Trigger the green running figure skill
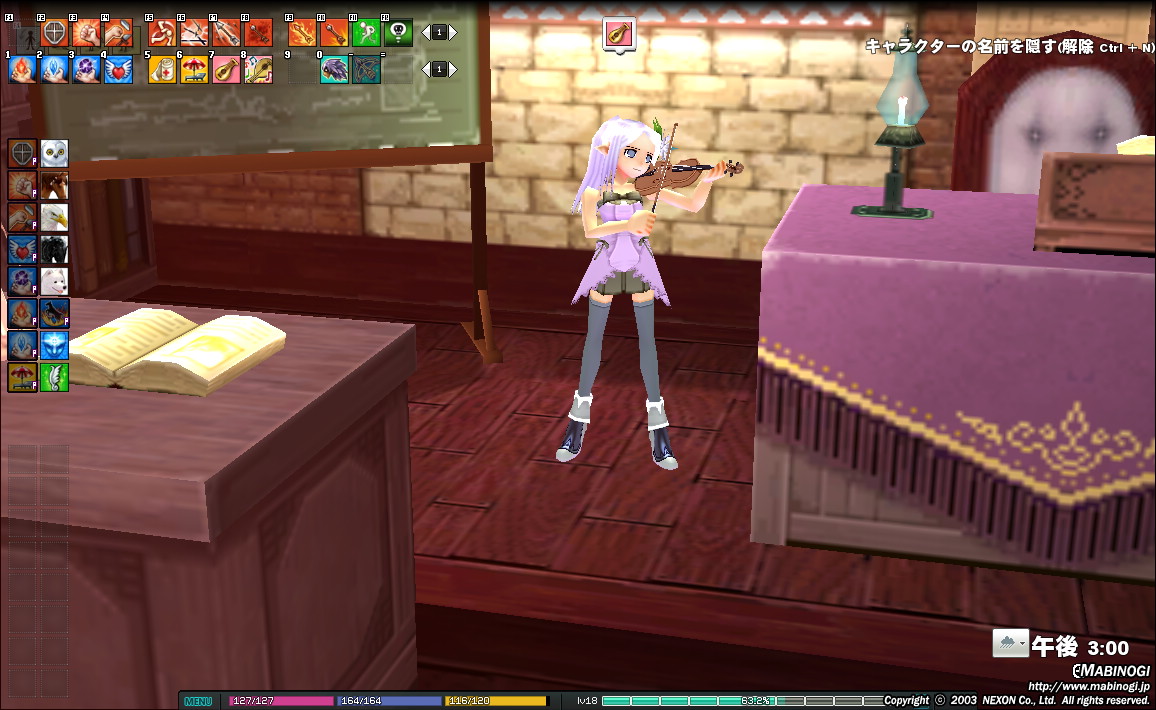Screen dimensions: 1156x710 (x=366, y=33)
